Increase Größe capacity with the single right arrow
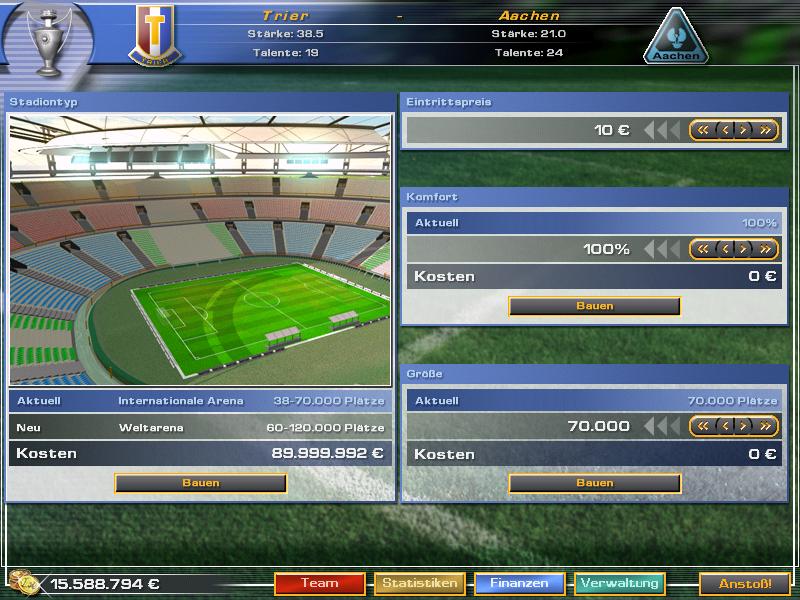800x600 pixels. [744, 426]
